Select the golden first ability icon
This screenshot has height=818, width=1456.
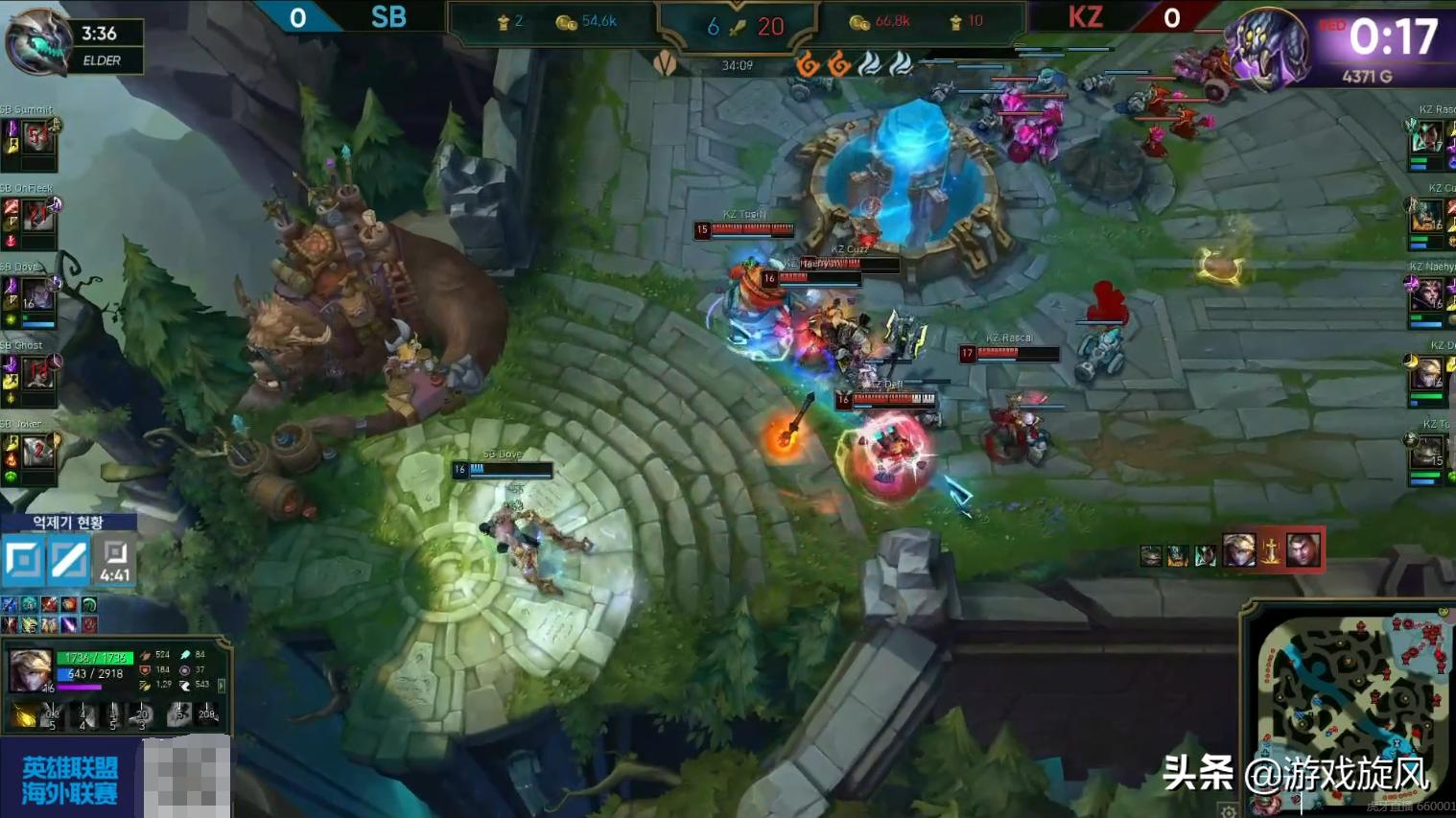click(24, 714)
